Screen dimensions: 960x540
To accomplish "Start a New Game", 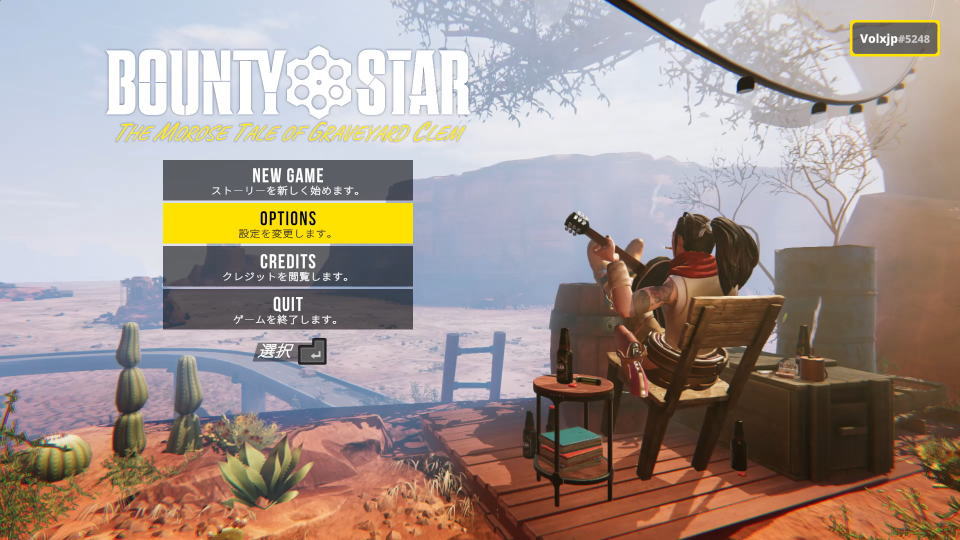I will tap(288, 180).
